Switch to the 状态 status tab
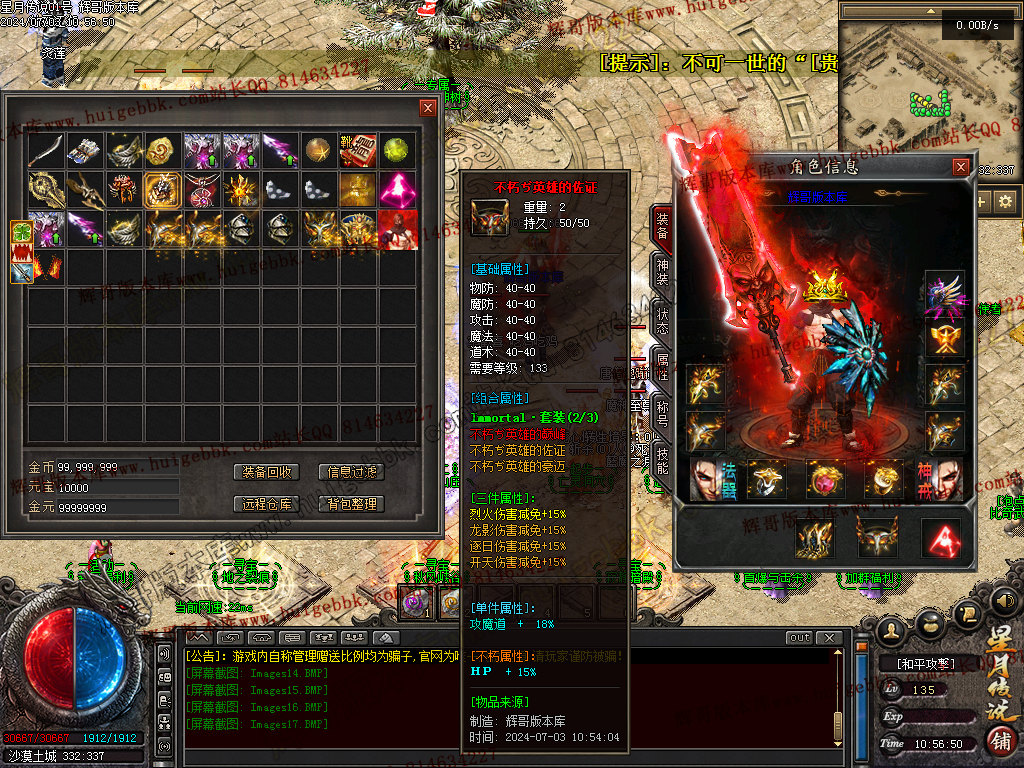The image size is (1024, 768). click(662, 320)
